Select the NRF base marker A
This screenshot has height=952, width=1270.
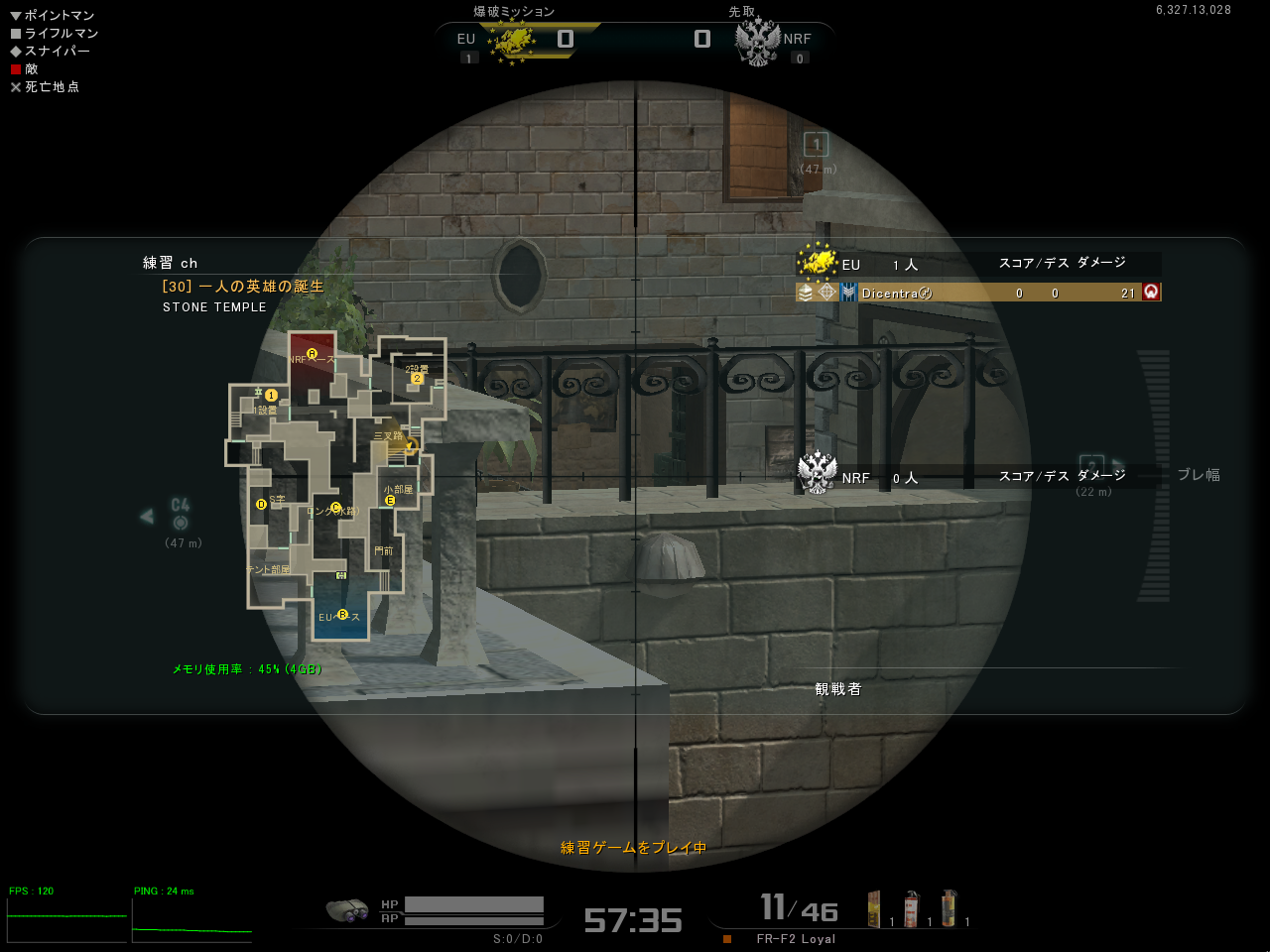point(312,354)
